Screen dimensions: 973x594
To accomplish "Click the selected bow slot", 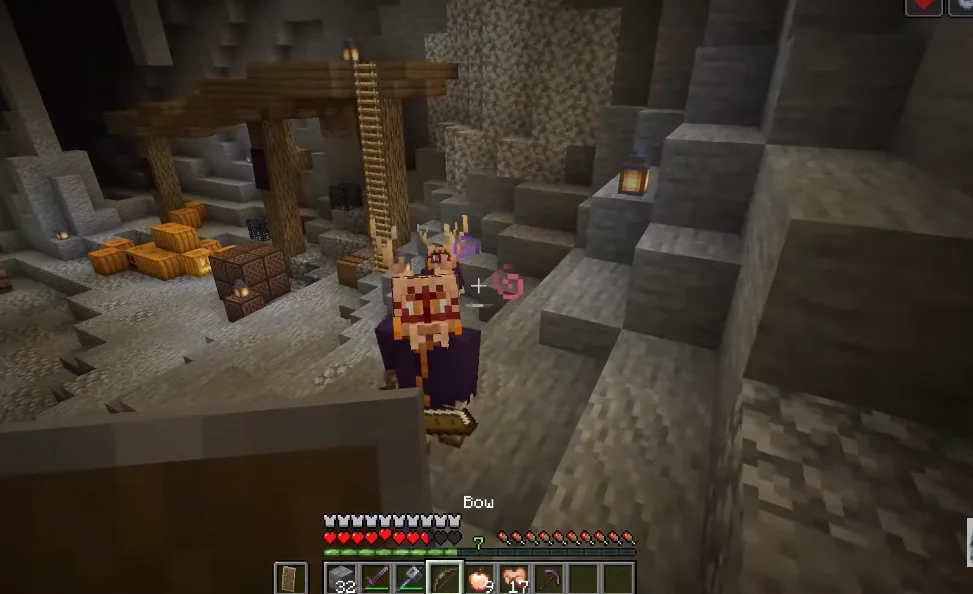I will (x=445, y=579).
